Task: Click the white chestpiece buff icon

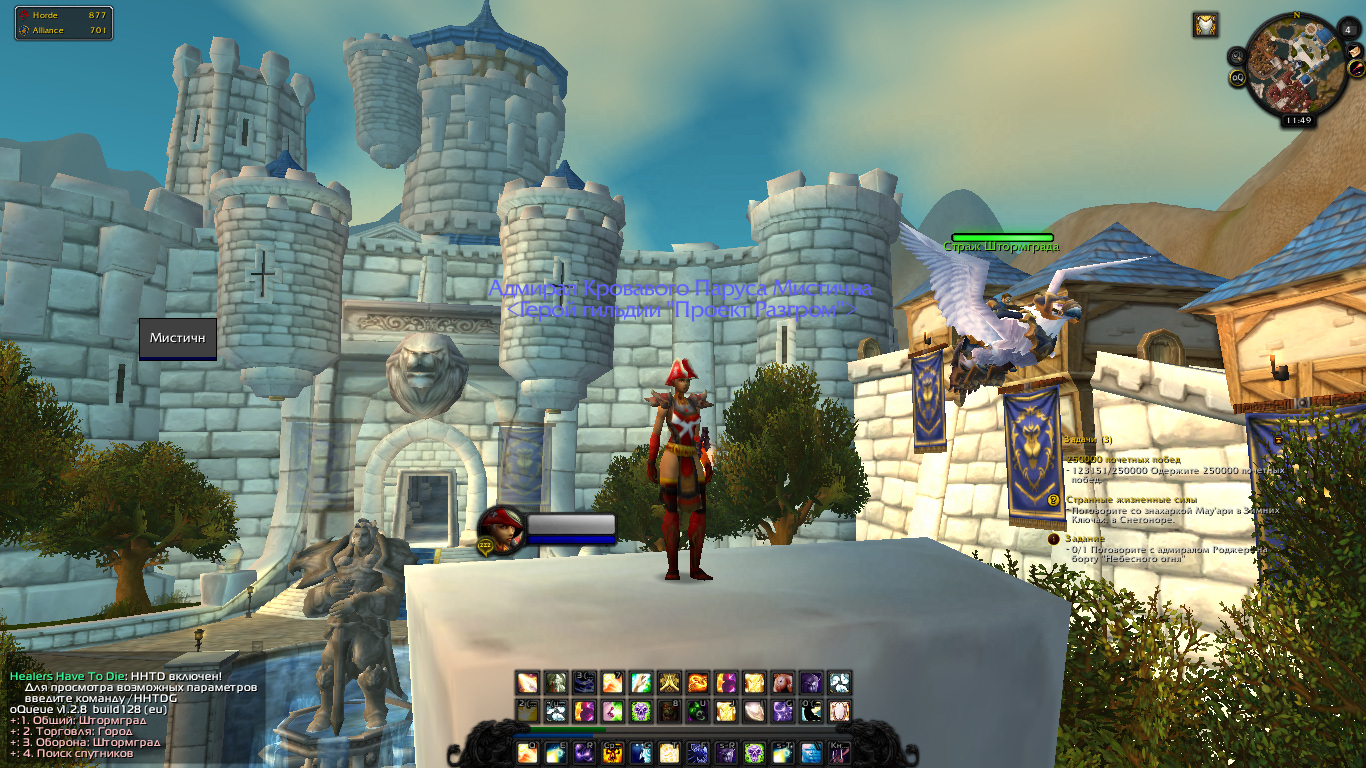Action: pos(1205,25)
